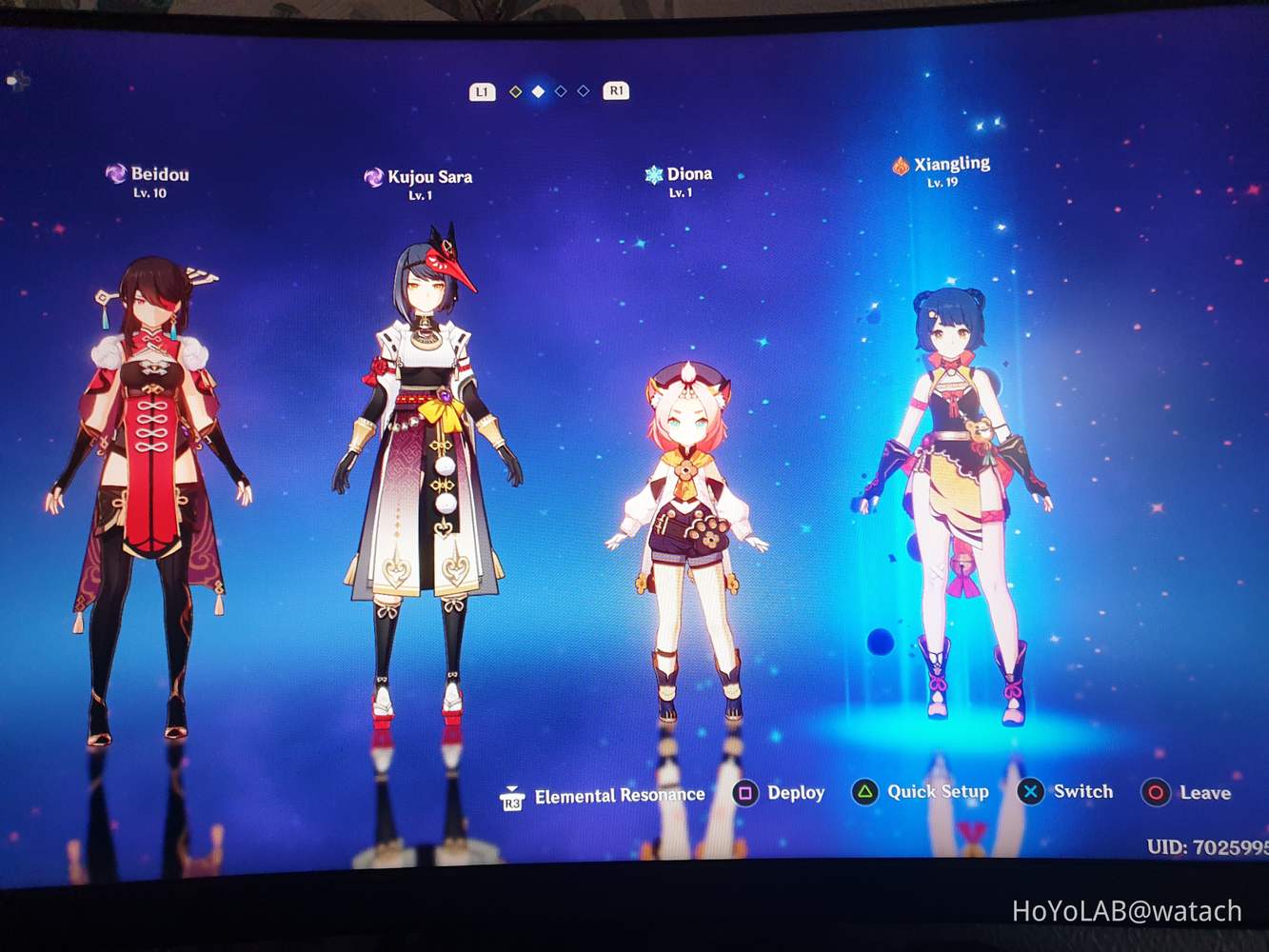Select the highlighted blue page indicator diamond
The image size is (1269, 952).
pos(536,91)
